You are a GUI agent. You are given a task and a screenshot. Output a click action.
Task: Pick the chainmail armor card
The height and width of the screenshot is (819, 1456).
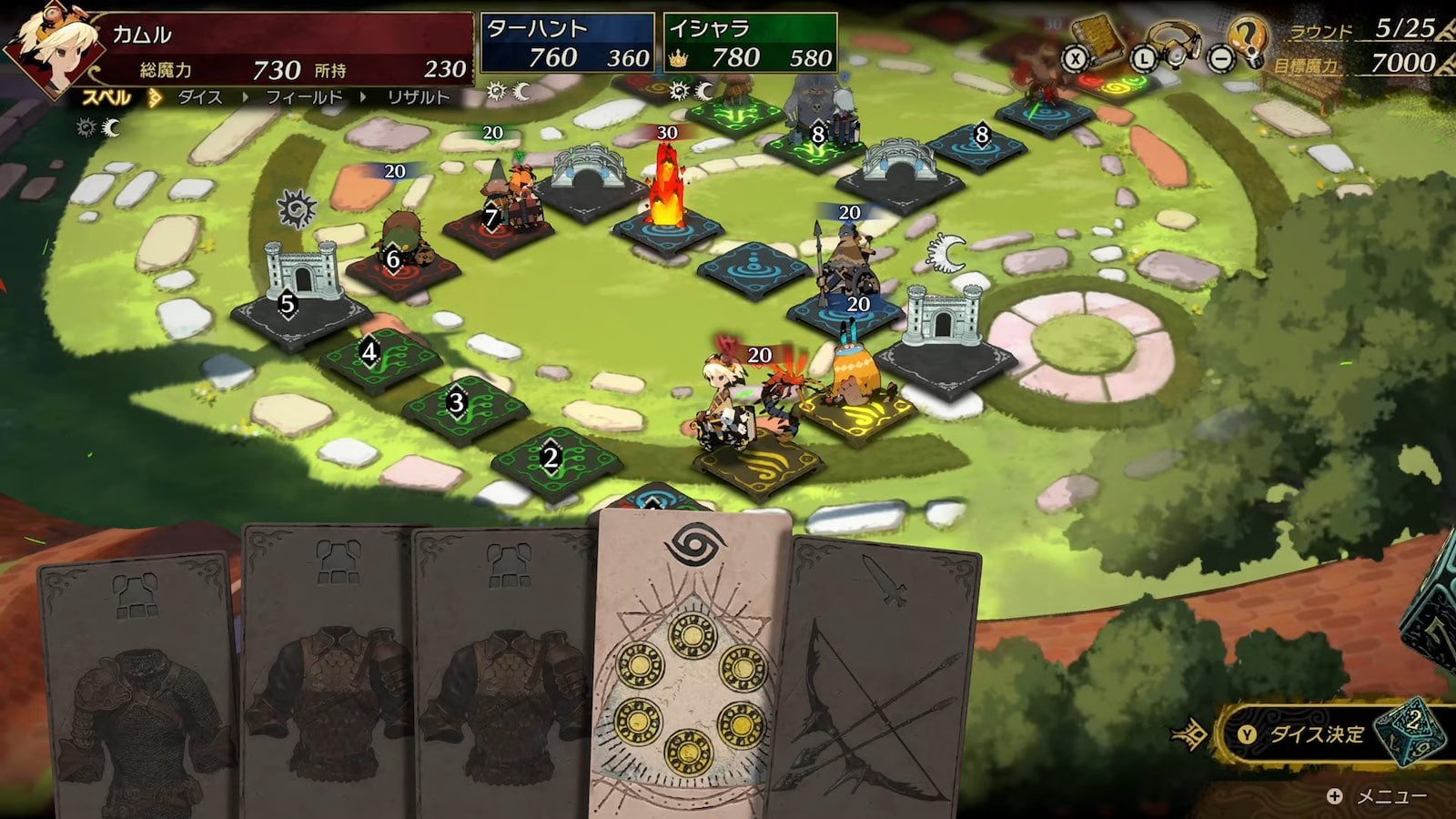tap(136, 692)
